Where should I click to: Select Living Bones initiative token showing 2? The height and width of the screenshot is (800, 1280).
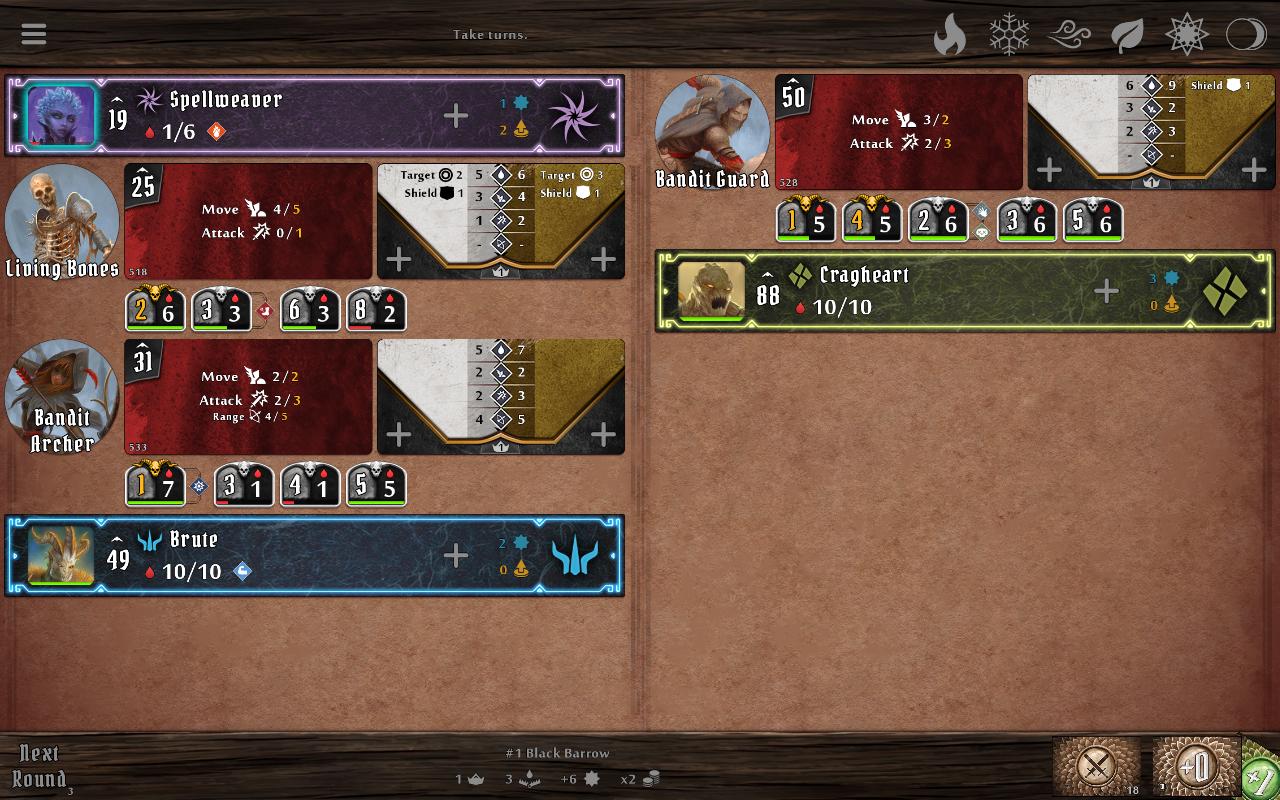click(156, 310)
